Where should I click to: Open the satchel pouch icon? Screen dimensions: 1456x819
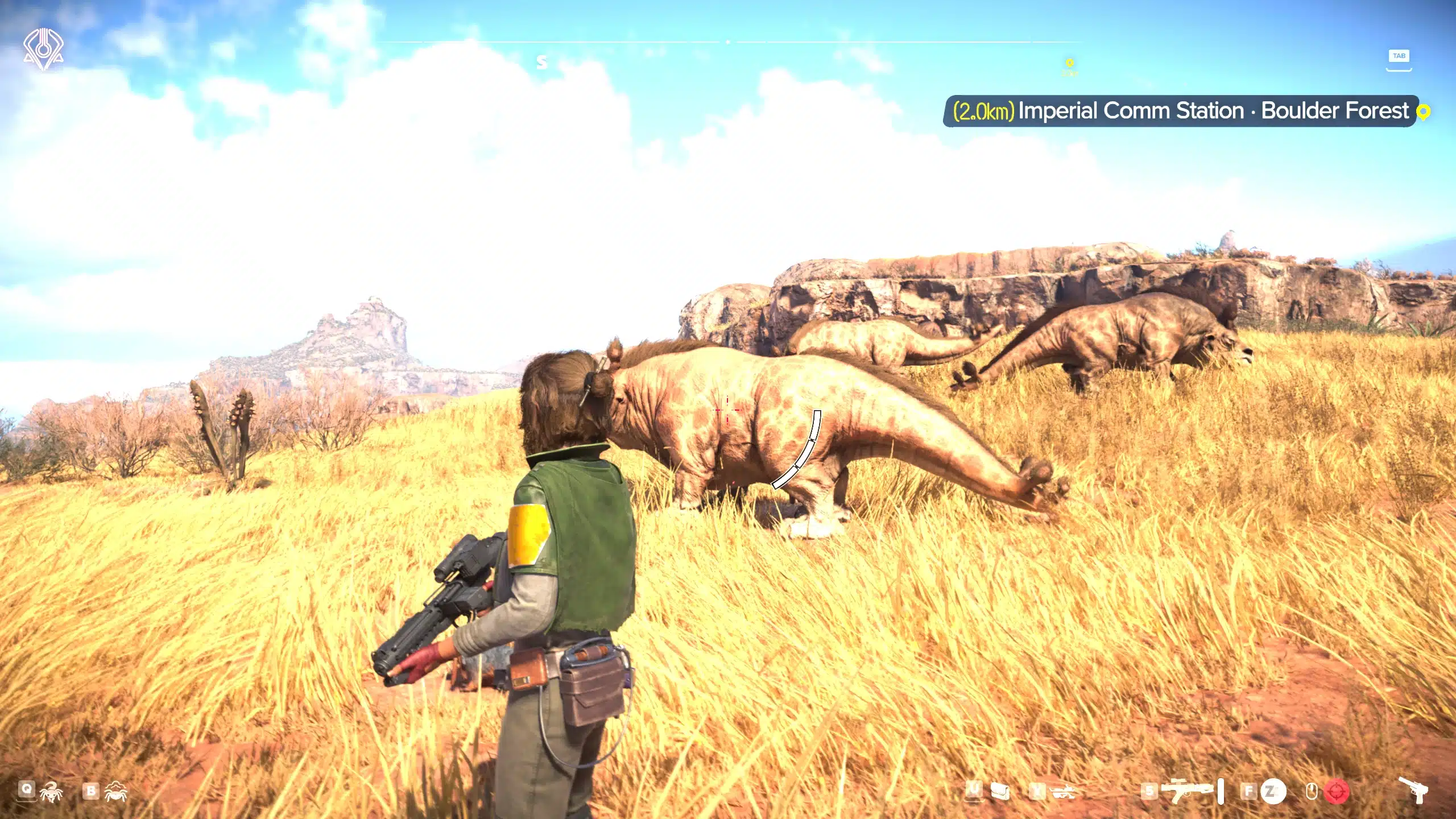1000,791
